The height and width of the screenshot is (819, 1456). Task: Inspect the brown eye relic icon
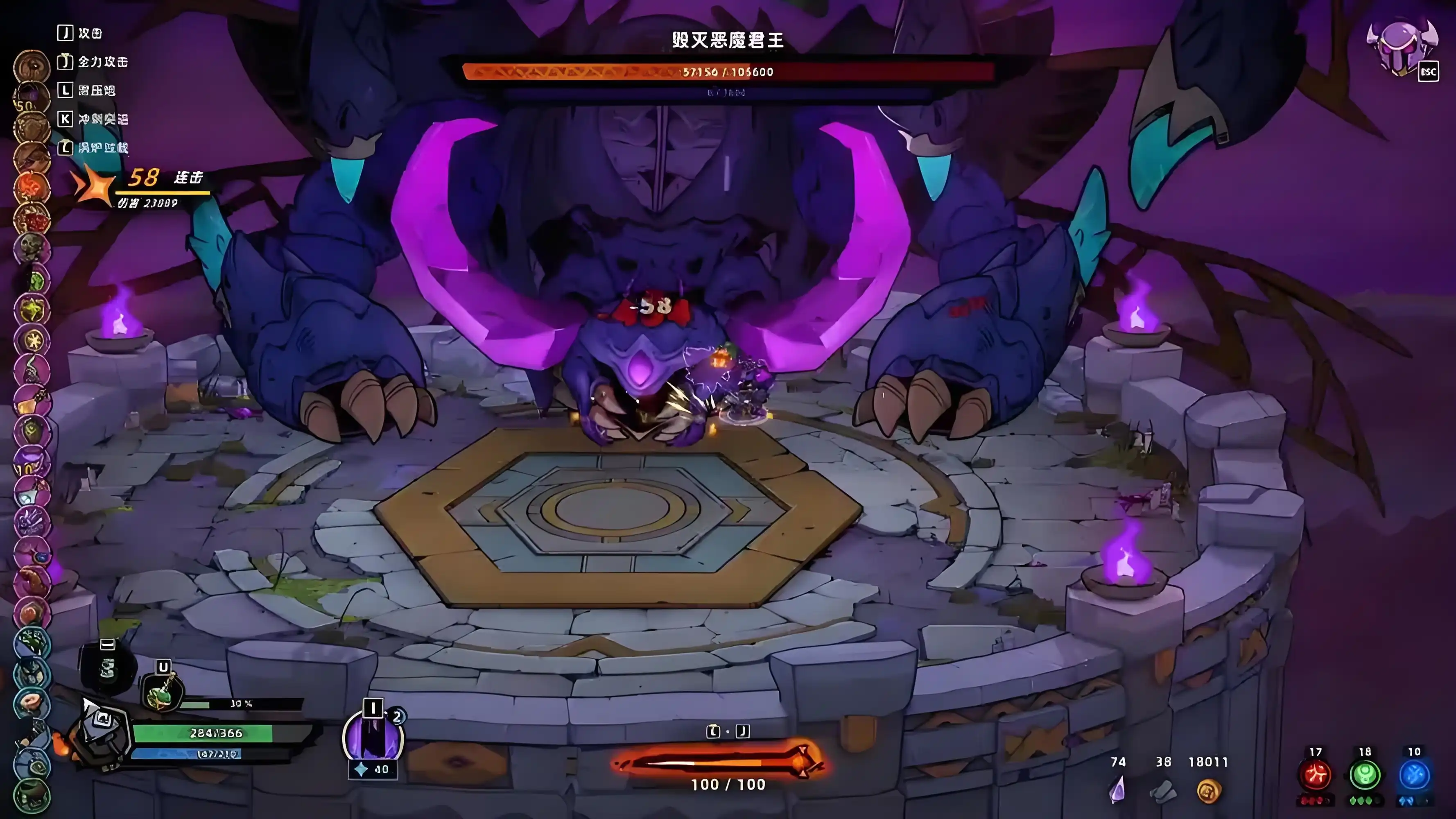(32, 66)
